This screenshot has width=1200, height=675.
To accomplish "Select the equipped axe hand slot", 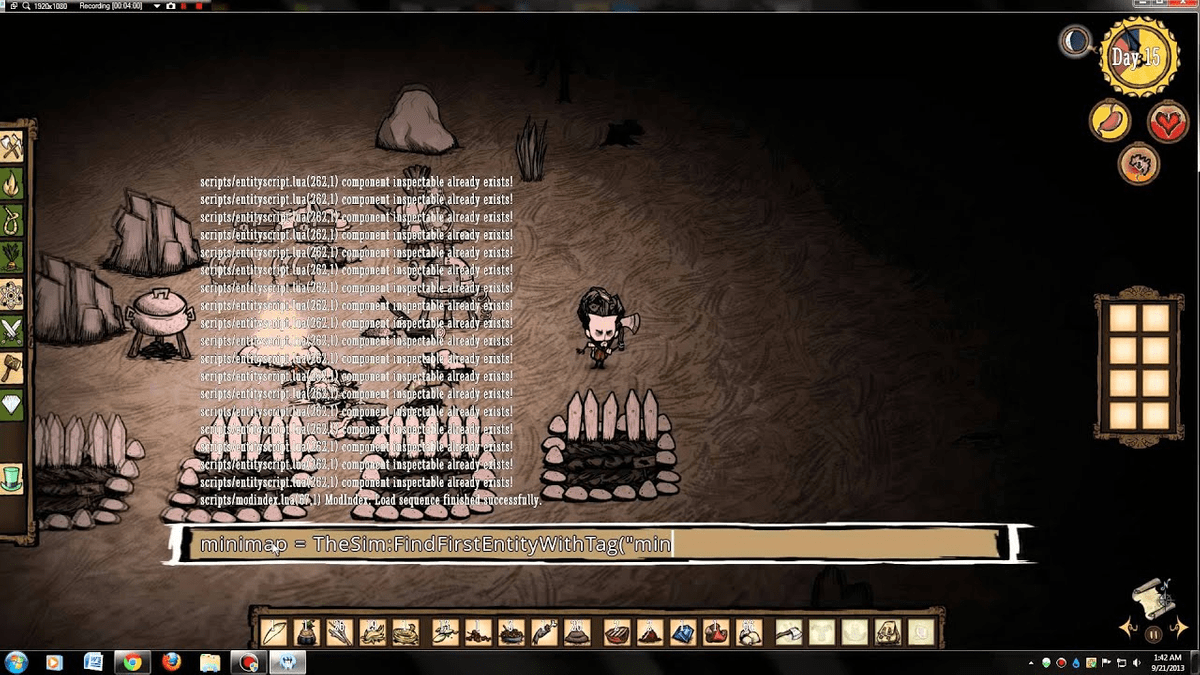I will point(789,632).
